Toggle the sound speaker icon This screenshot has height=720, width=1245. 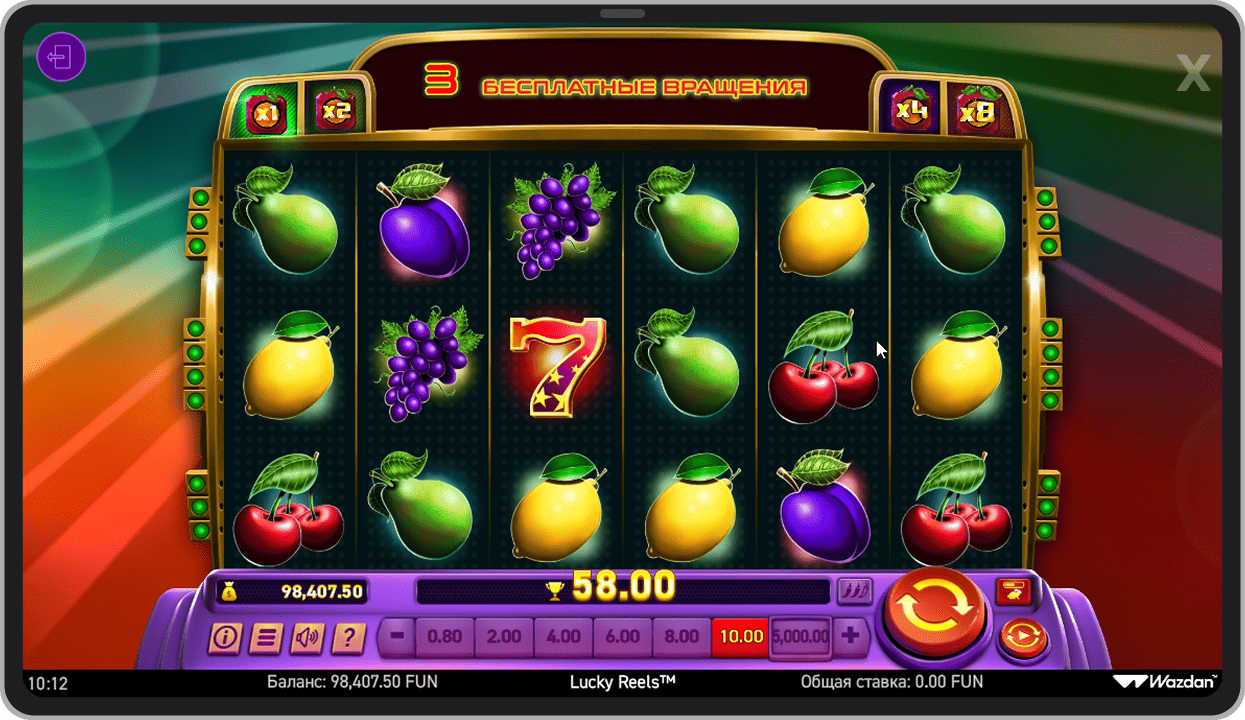coord(306,637)
